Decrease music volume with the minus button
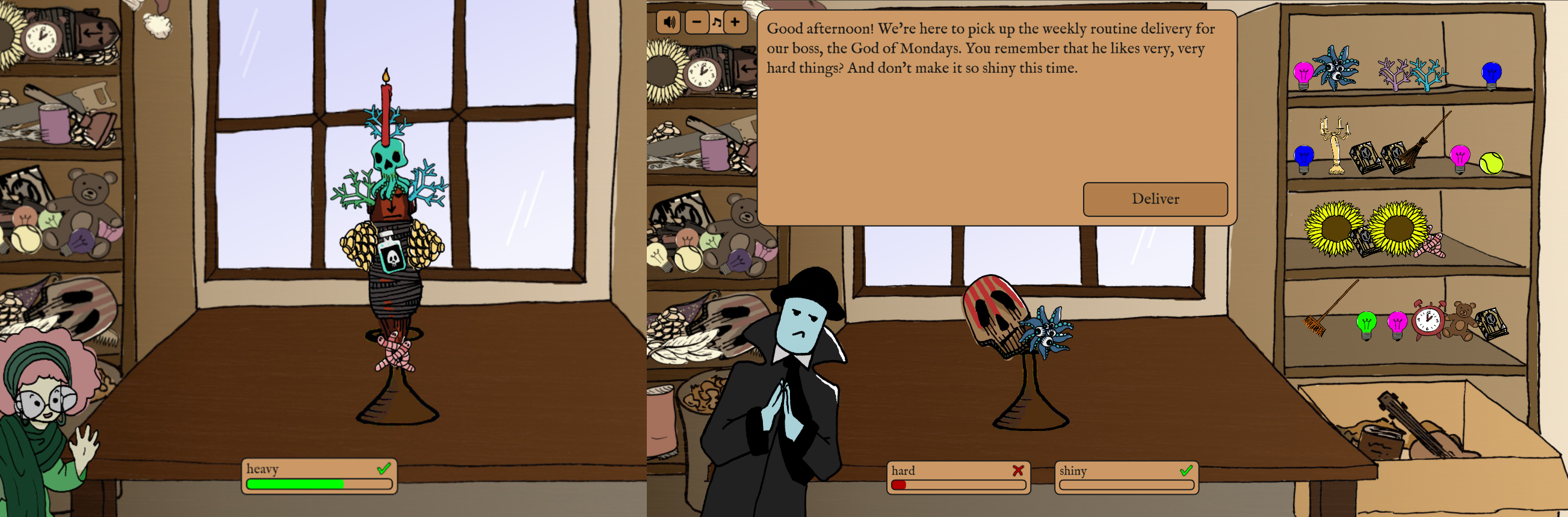 [696, 21]
